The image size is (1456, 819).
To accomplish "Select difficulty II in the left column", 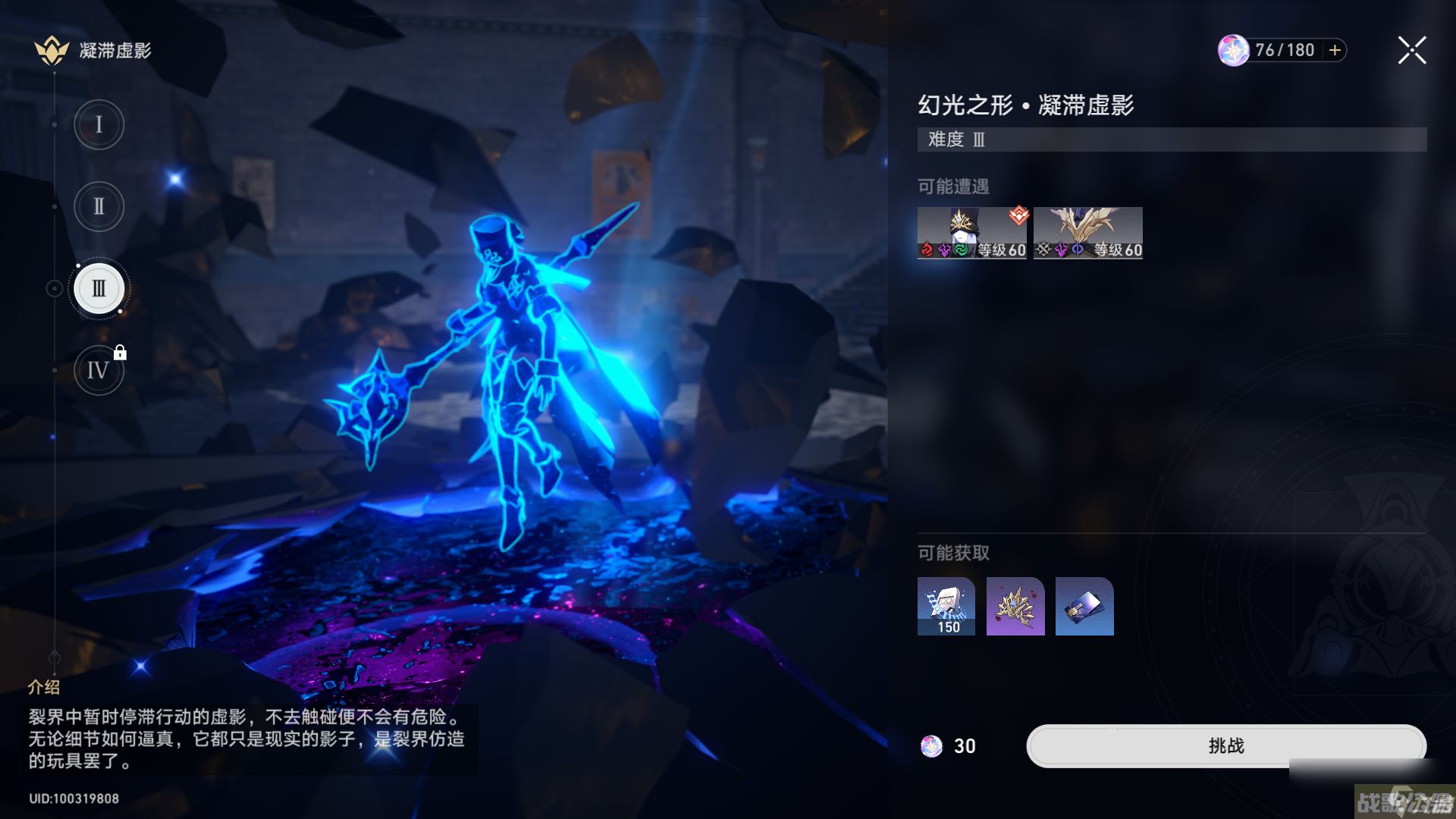I will pos(99,206).
